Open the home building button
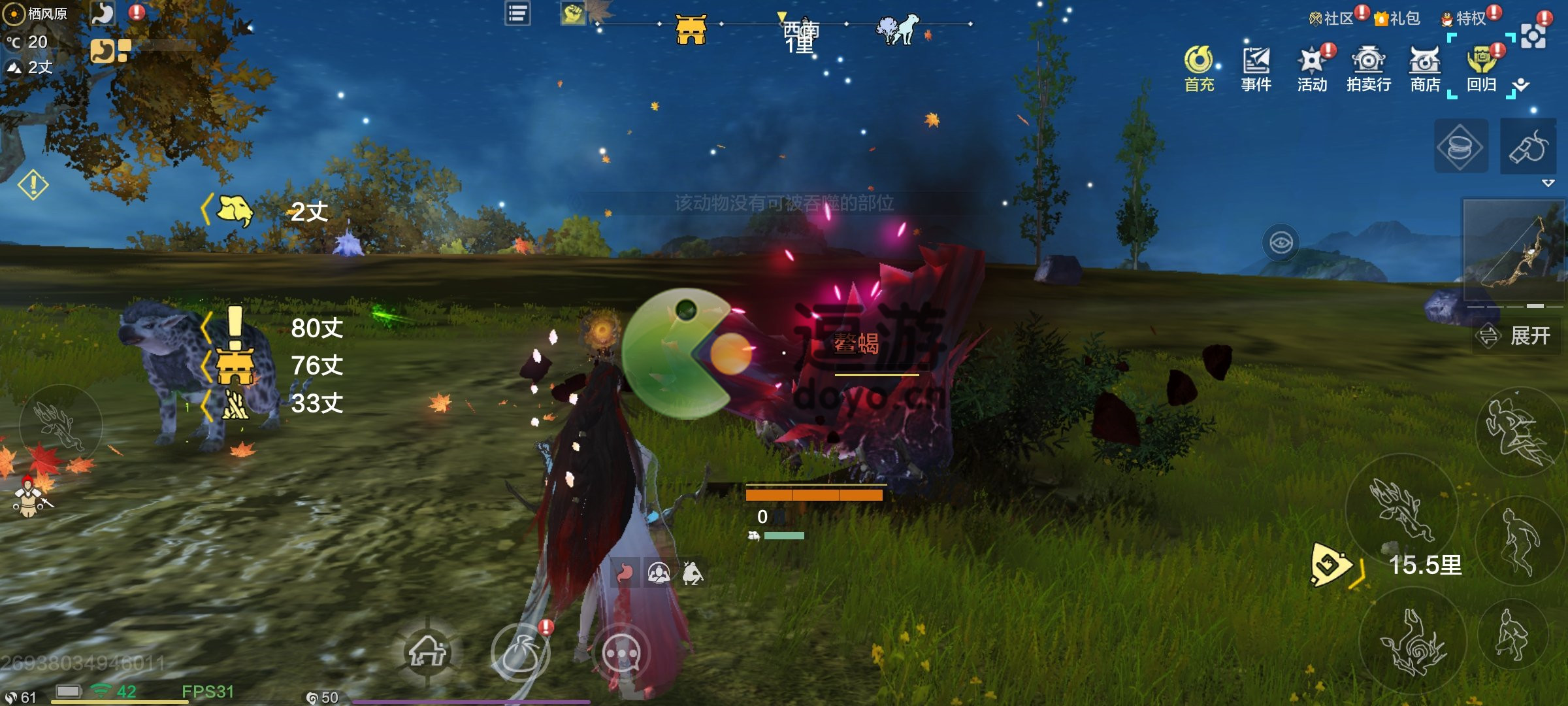This screenshot has width=1568, height=706. pos(428,651)
